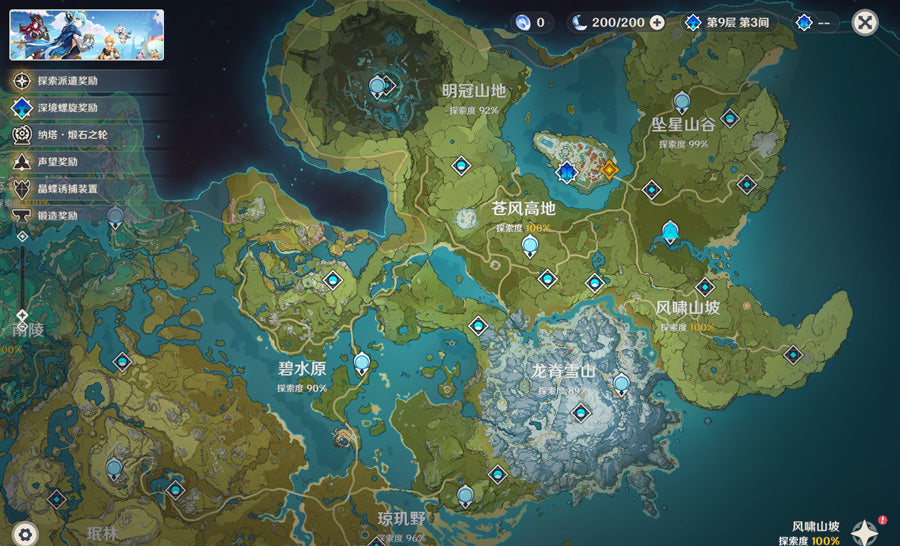This screenshot has width=900, height=546.
Task: Add Original Resin with the plus button
Action: click(x=657, y=22)
